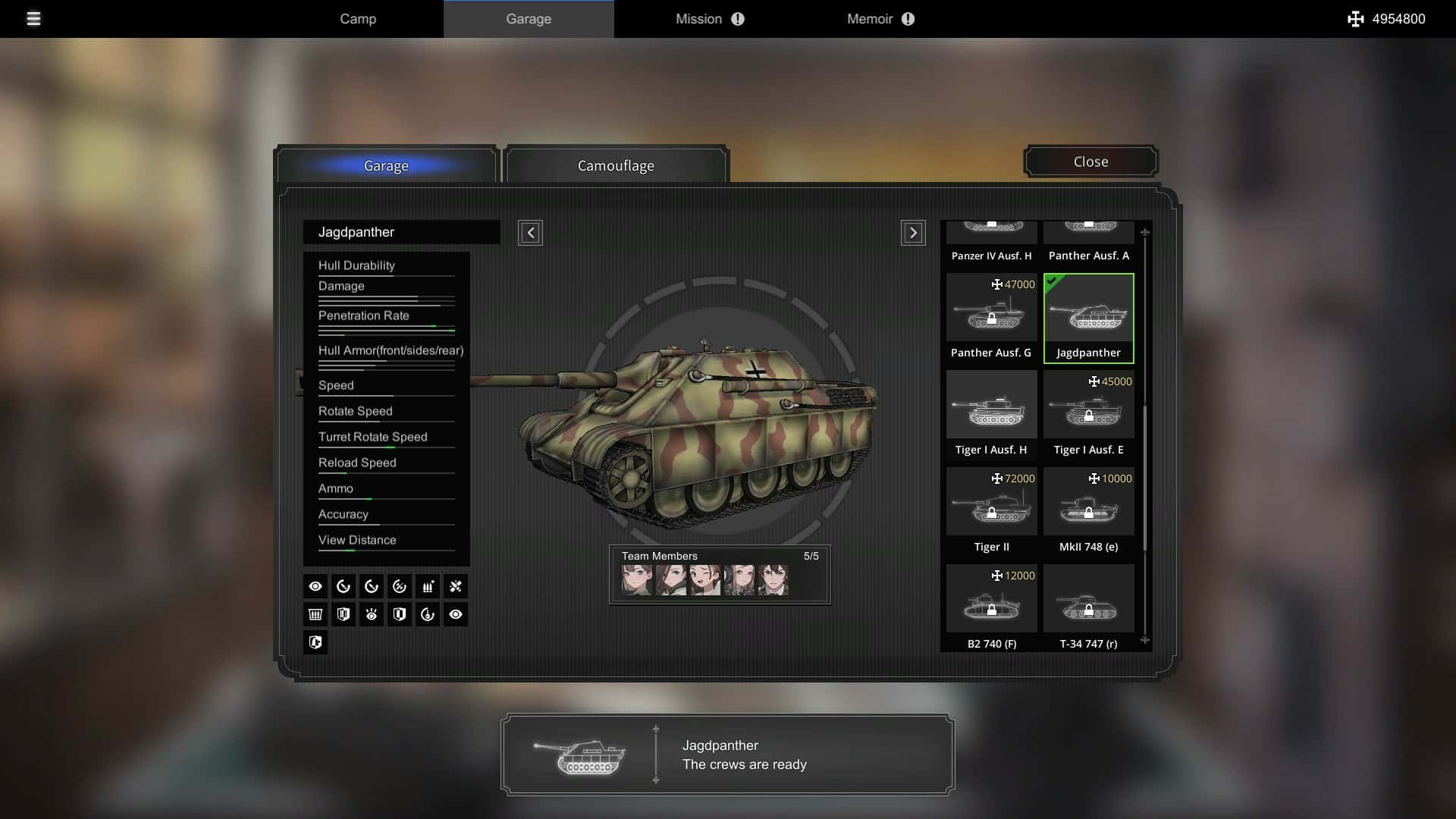Advance to the next vehicle using the right arrow
1456x819 pixels.
(x=913, y=233)
